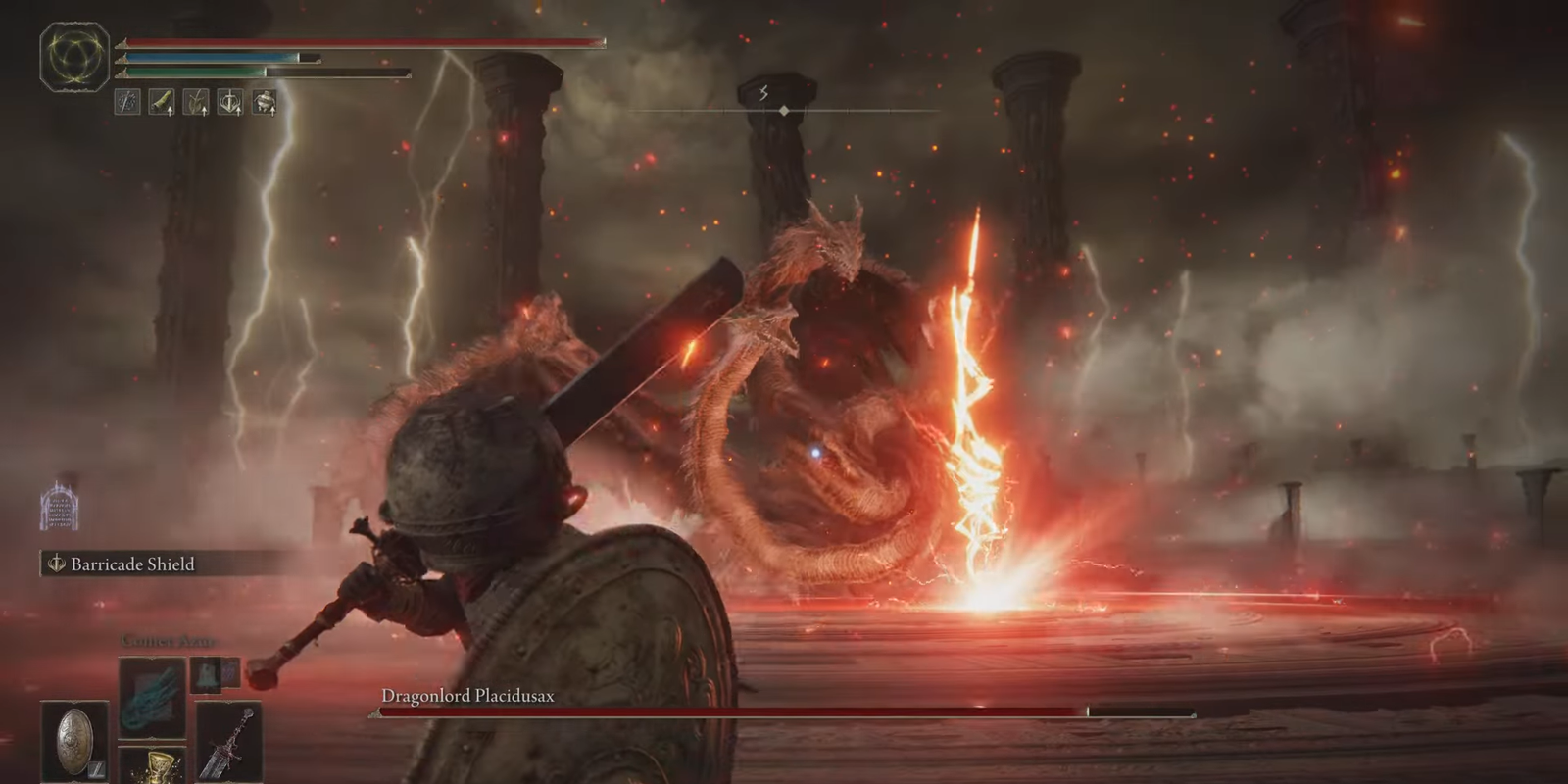Click the golden horn buff status icon
Screen dimensions: 1568x784
click(x=162, y=101)
